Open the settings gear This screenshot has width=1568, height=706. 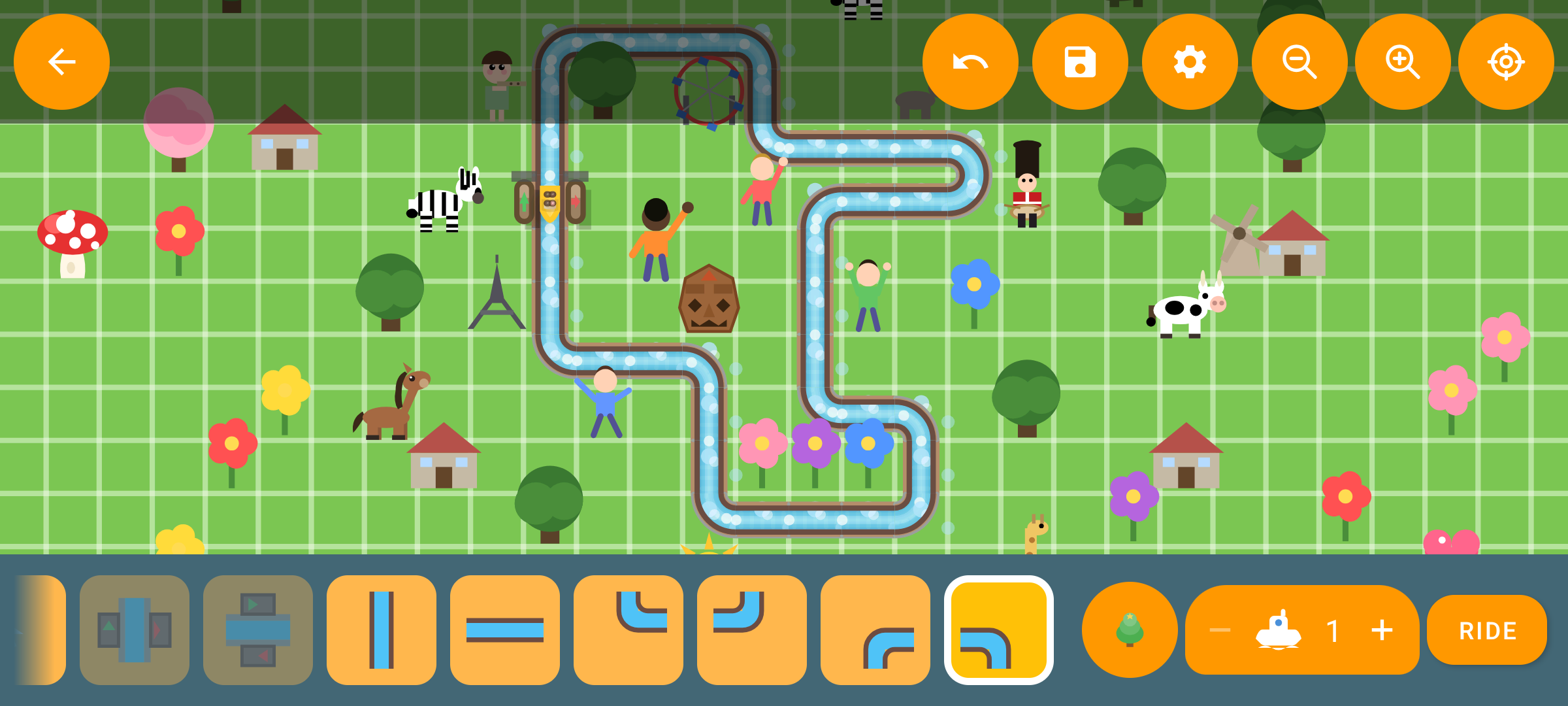click(x=1189, y=62)
